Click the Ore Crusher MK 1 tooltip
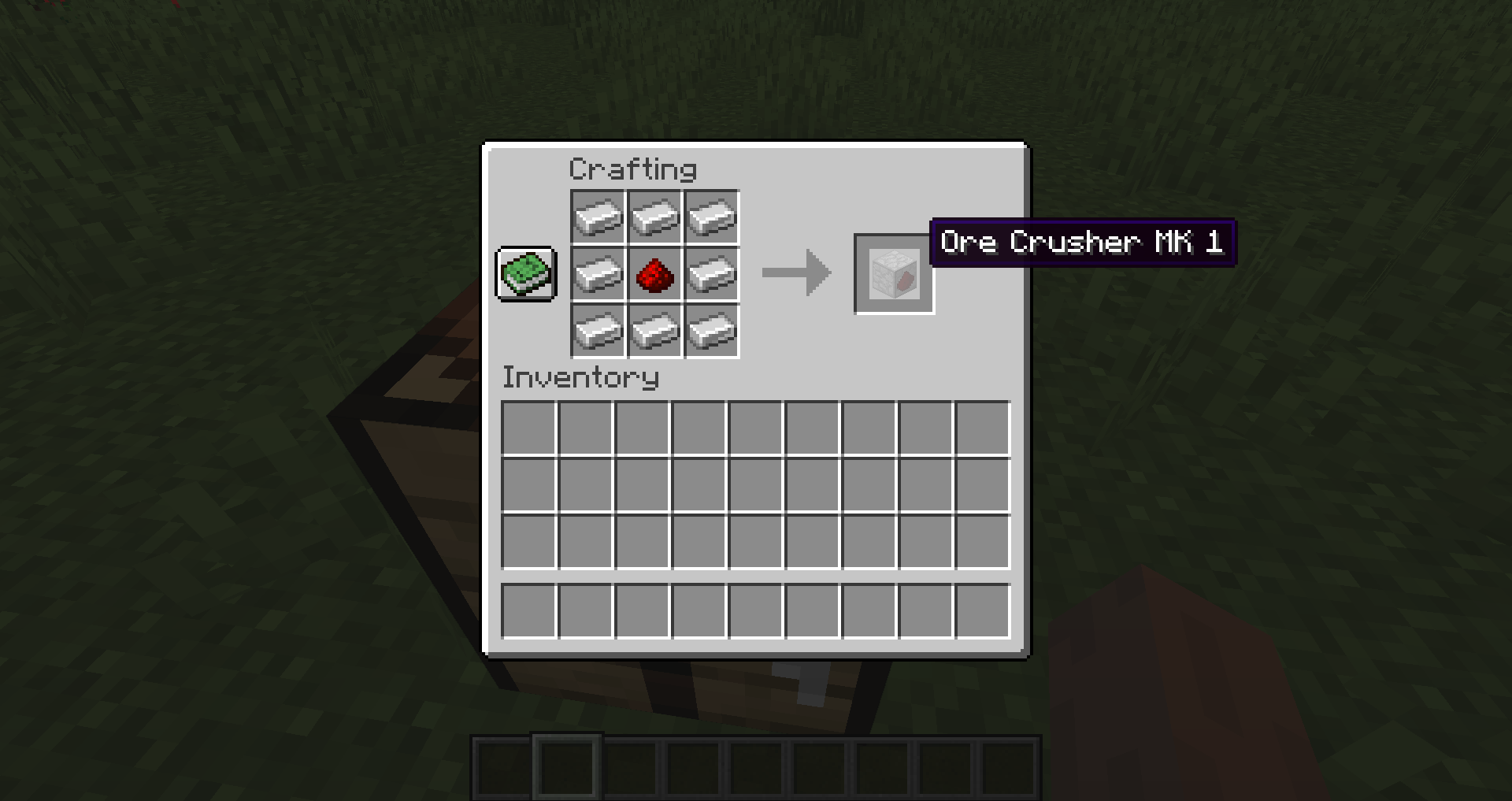This screenshot has width=1512, height=801. [x=1082, y=243]
